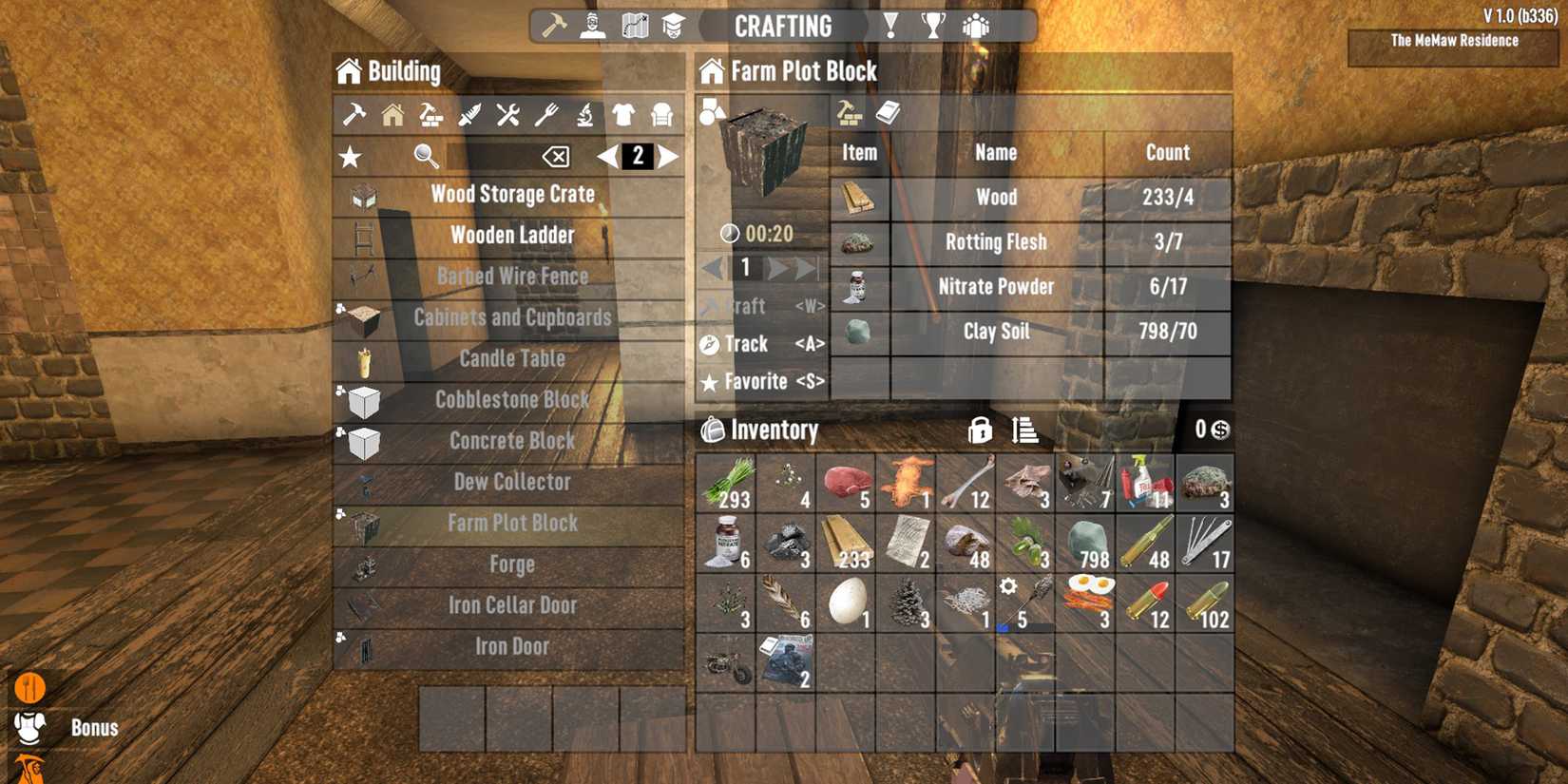Switch to the Challenges medal tab

click(x=890, y=26)
